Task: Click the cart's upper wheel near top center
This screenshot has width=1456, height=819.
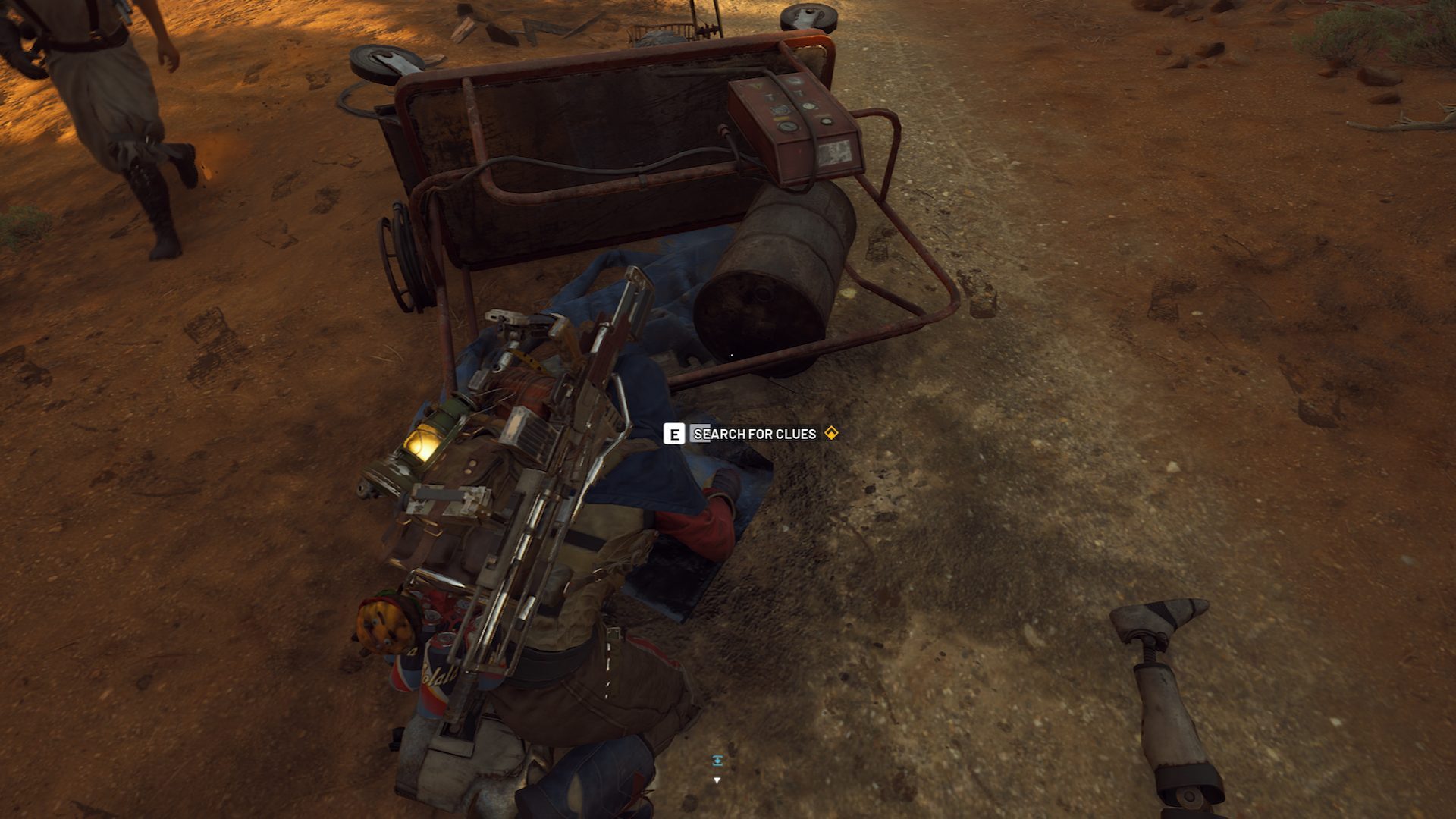Action: [x=808, y=15]
